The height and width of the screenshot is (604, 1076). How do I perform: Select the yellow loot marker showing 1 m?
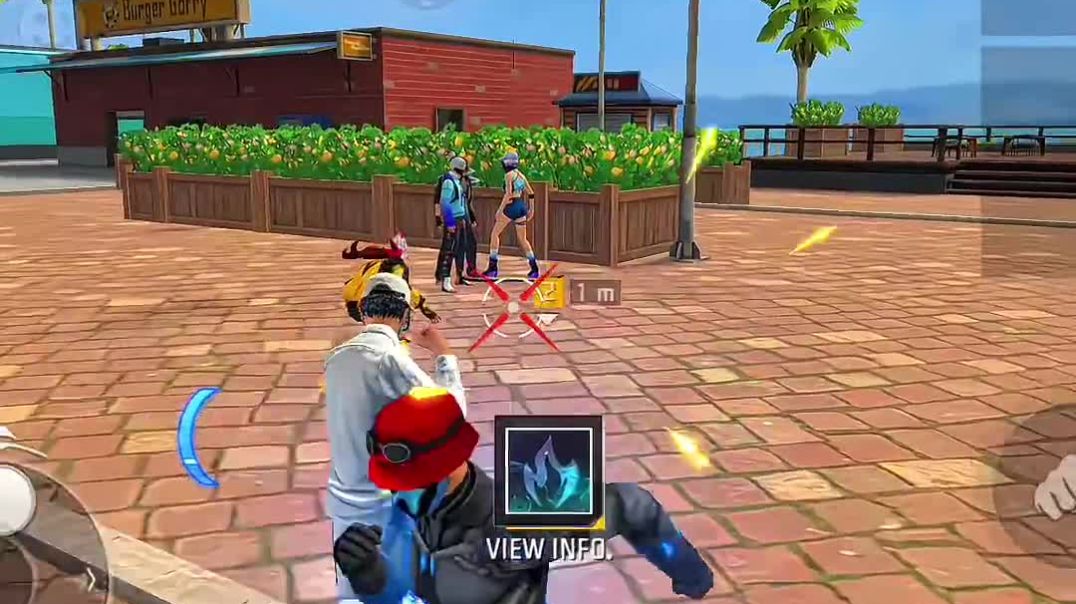pos(550,293)
